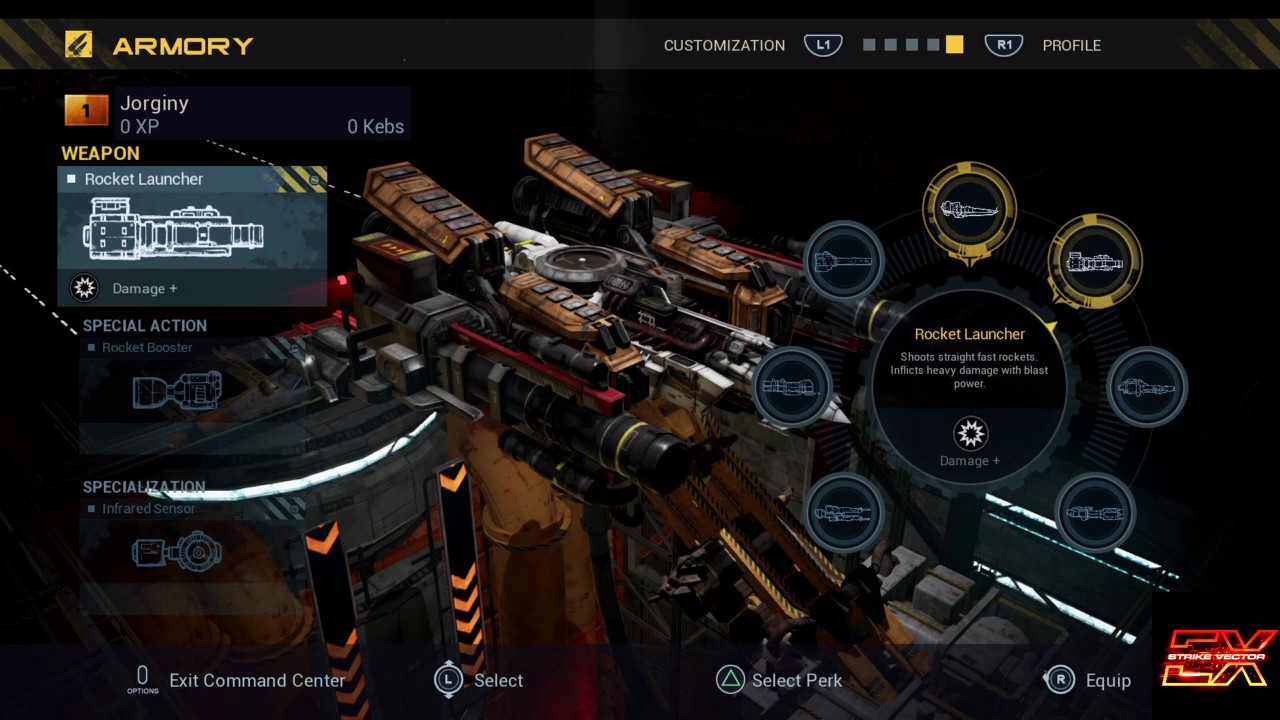
Task: Click the Damage + perk icon inside the wheel
Action: point(969,434)
